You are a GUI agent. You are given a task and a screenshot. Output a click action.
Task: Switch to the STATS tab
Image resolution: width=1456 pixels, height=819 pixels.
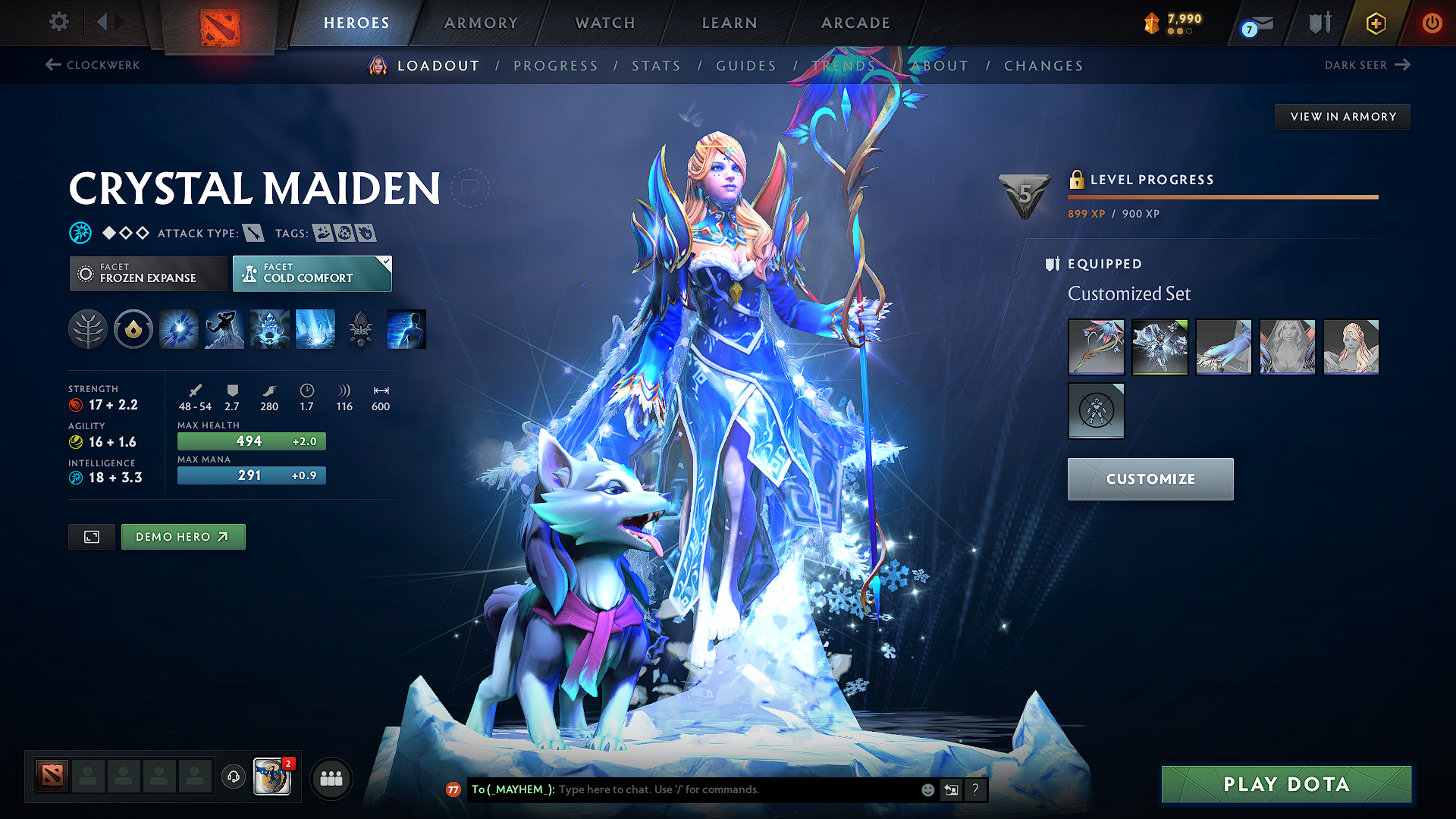(x=657, y=65)
